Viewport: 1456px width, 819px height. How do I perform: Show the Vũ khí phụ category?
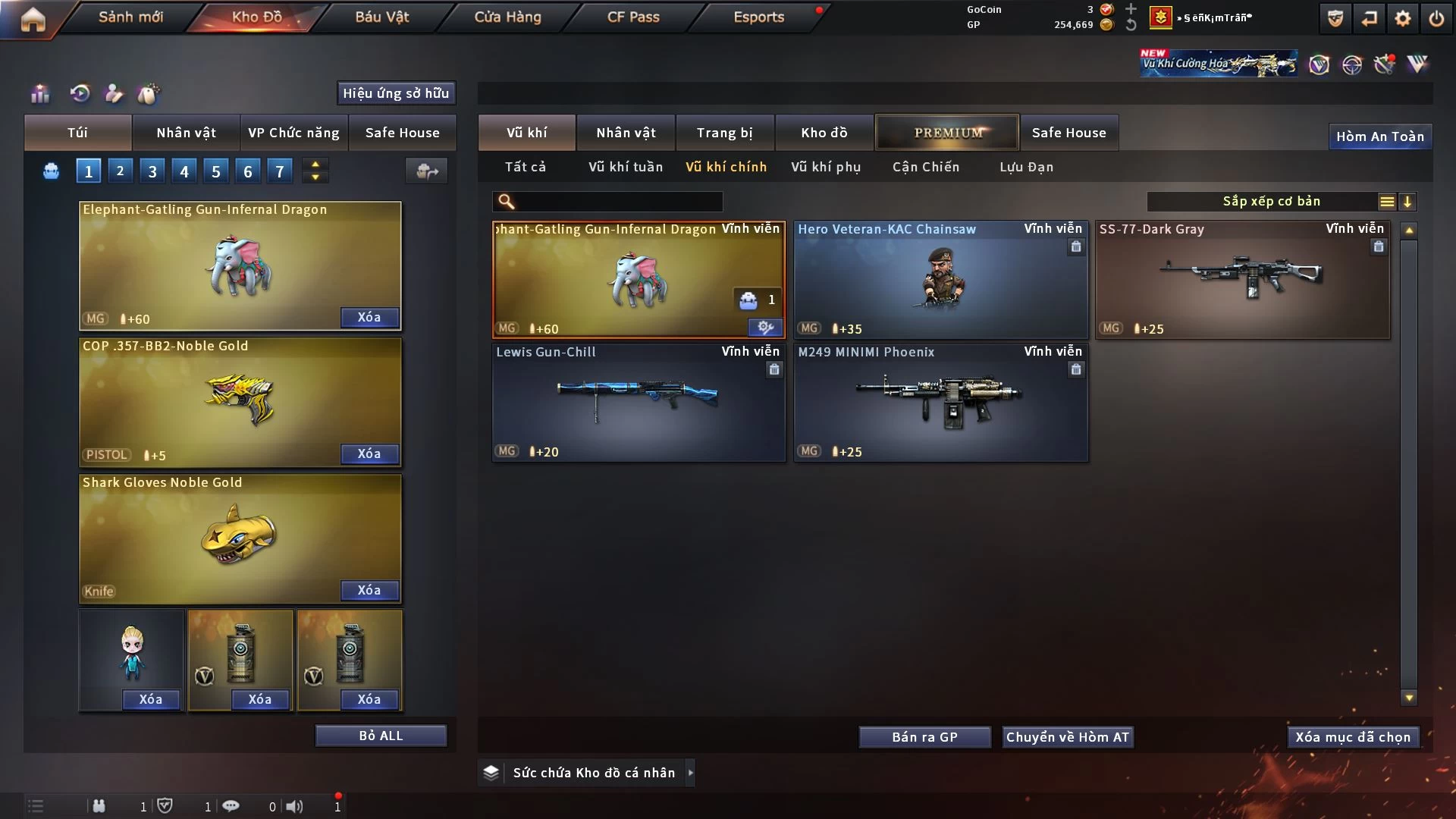[x=825, y=167]
